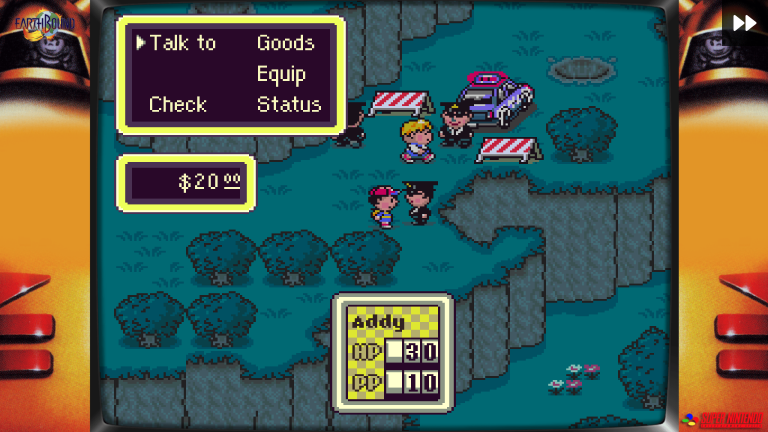Image resolution: width=768 pixels, height=432 pixels.
Task: Open the Status screen
Action: 289,104
